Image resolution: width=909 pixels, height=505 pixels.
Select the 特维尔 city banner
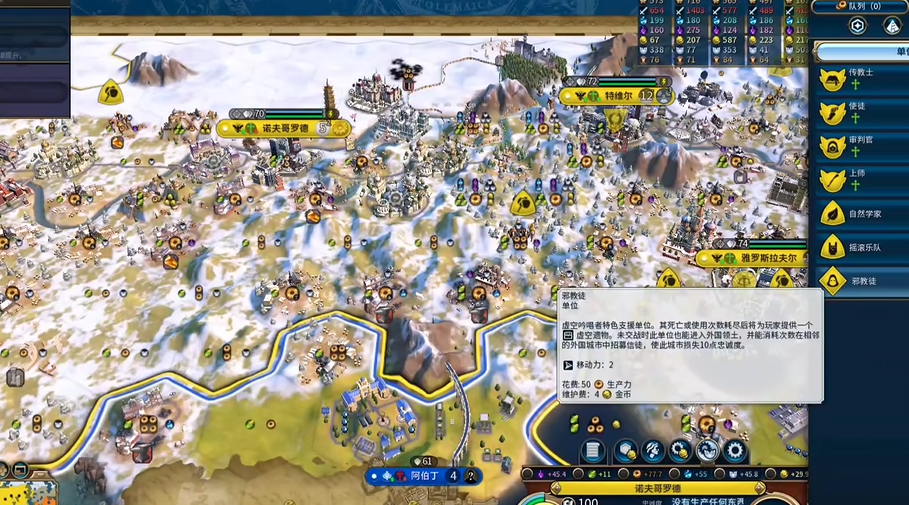[618, 96]
